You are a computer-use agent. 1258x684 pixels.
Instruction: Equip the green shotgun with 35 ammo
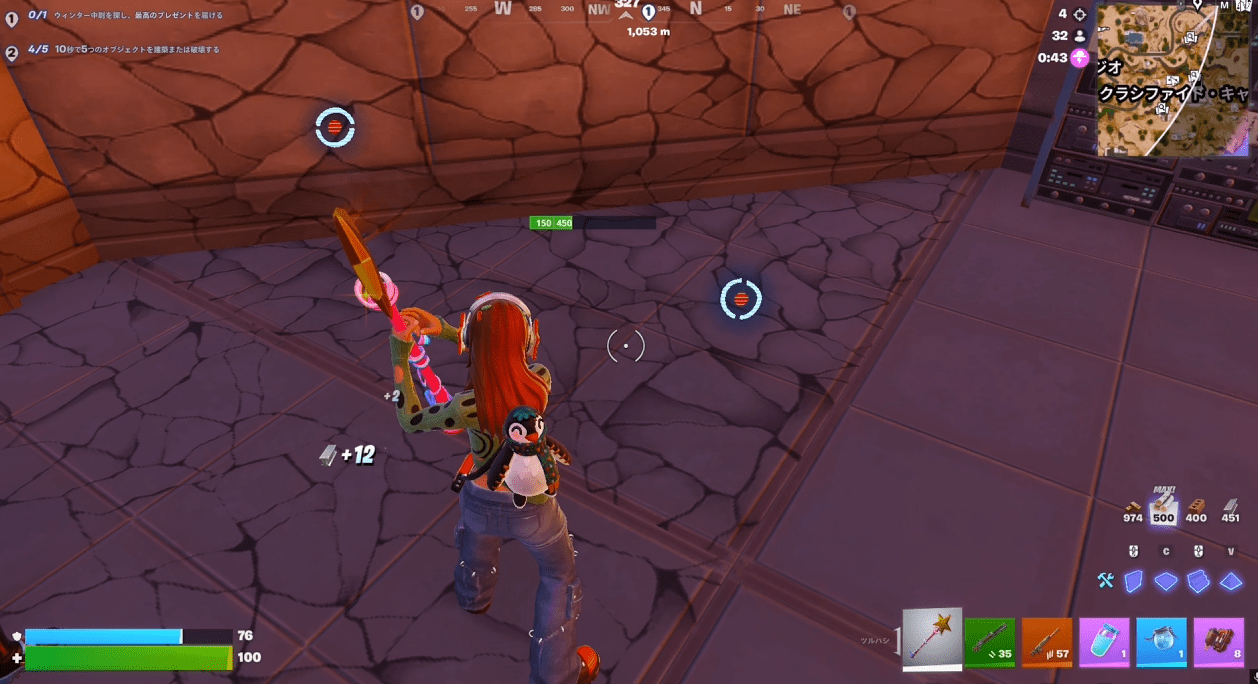point(990,642)
